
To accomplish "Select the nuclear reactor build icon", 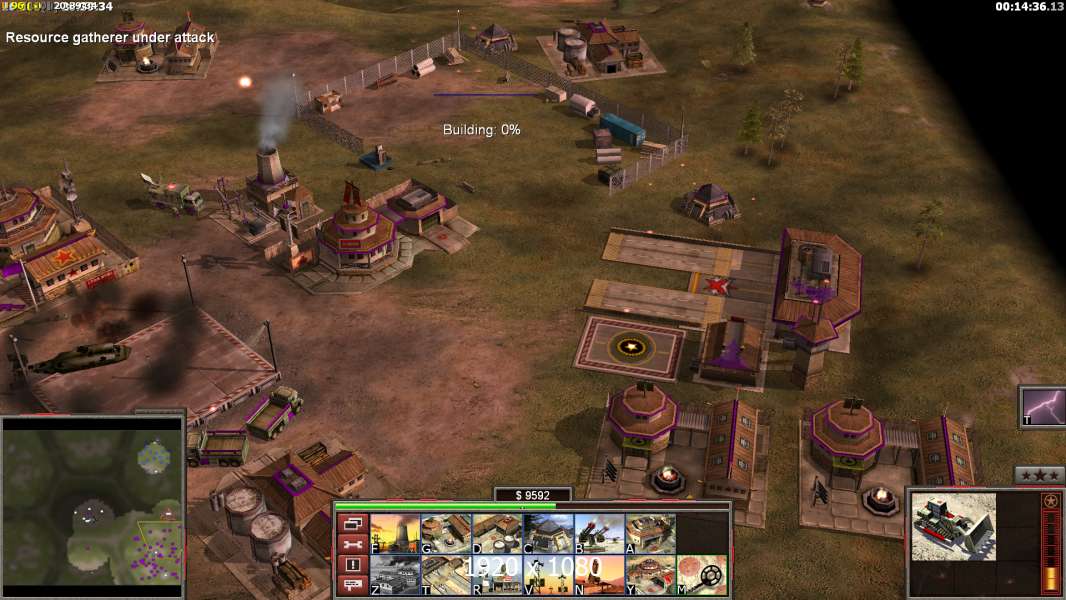I will coord(395,534).
